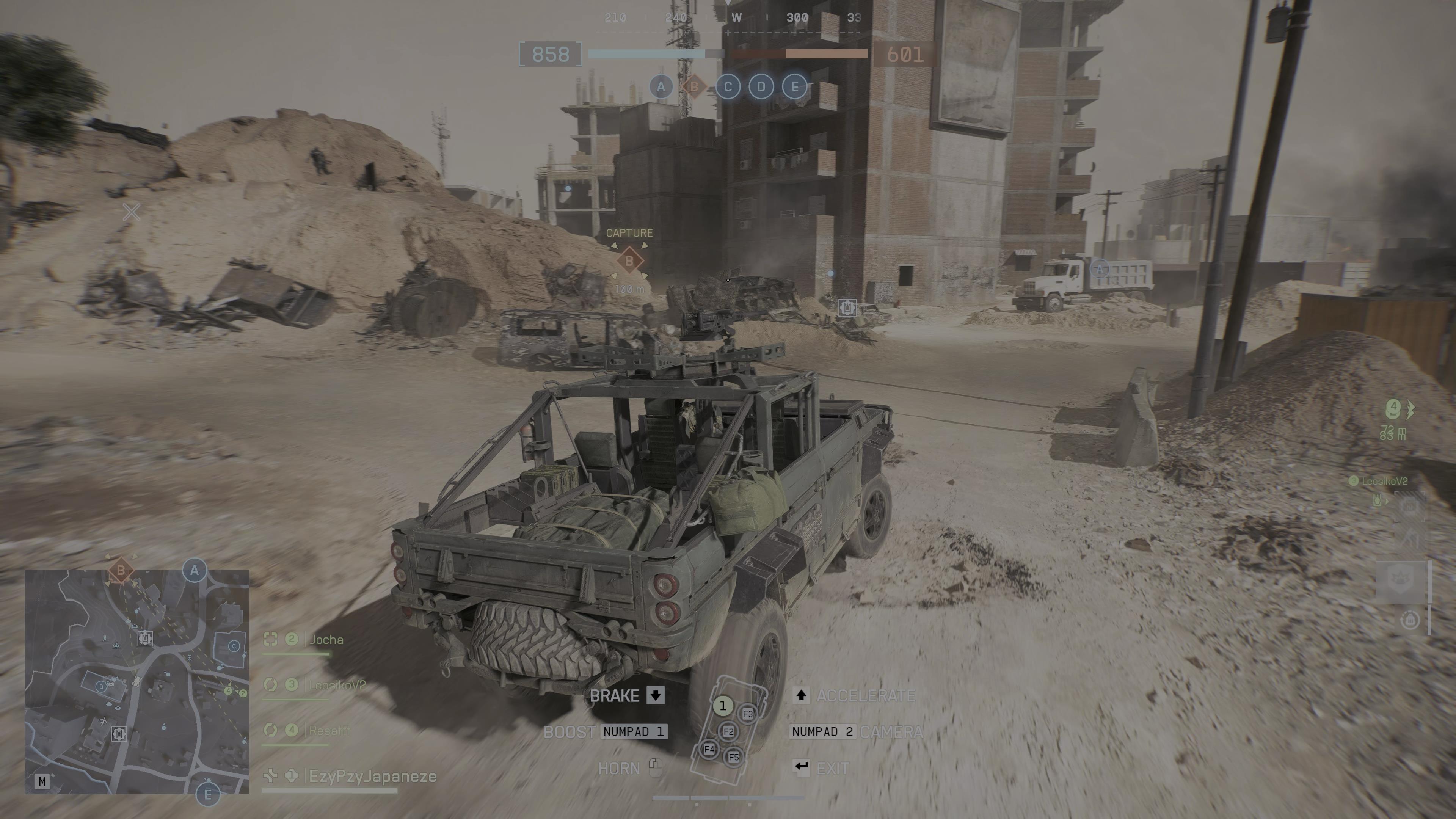The height and width of the screenshot is (819, 1456).
Task: Switch to seat F5 in the vehicle diagram
Action: 734,758
